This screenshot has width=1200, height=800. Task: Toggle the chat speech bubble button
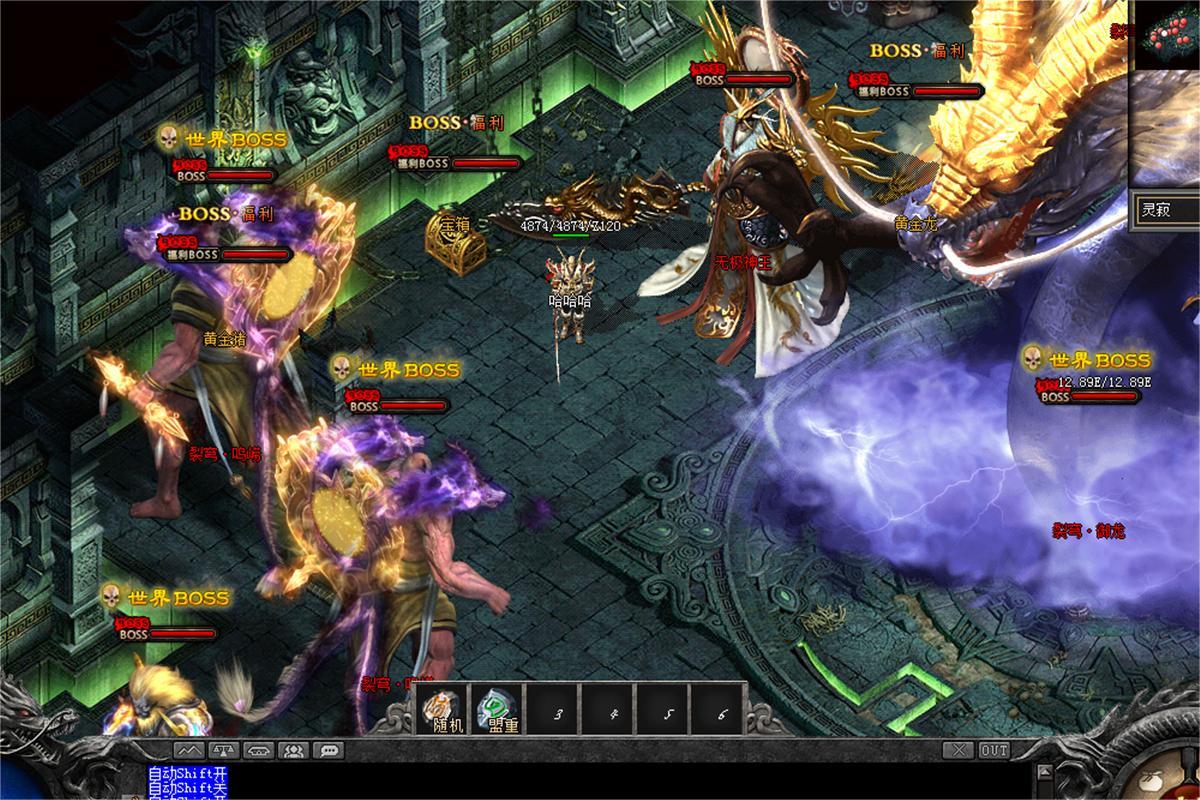point(328,749)
